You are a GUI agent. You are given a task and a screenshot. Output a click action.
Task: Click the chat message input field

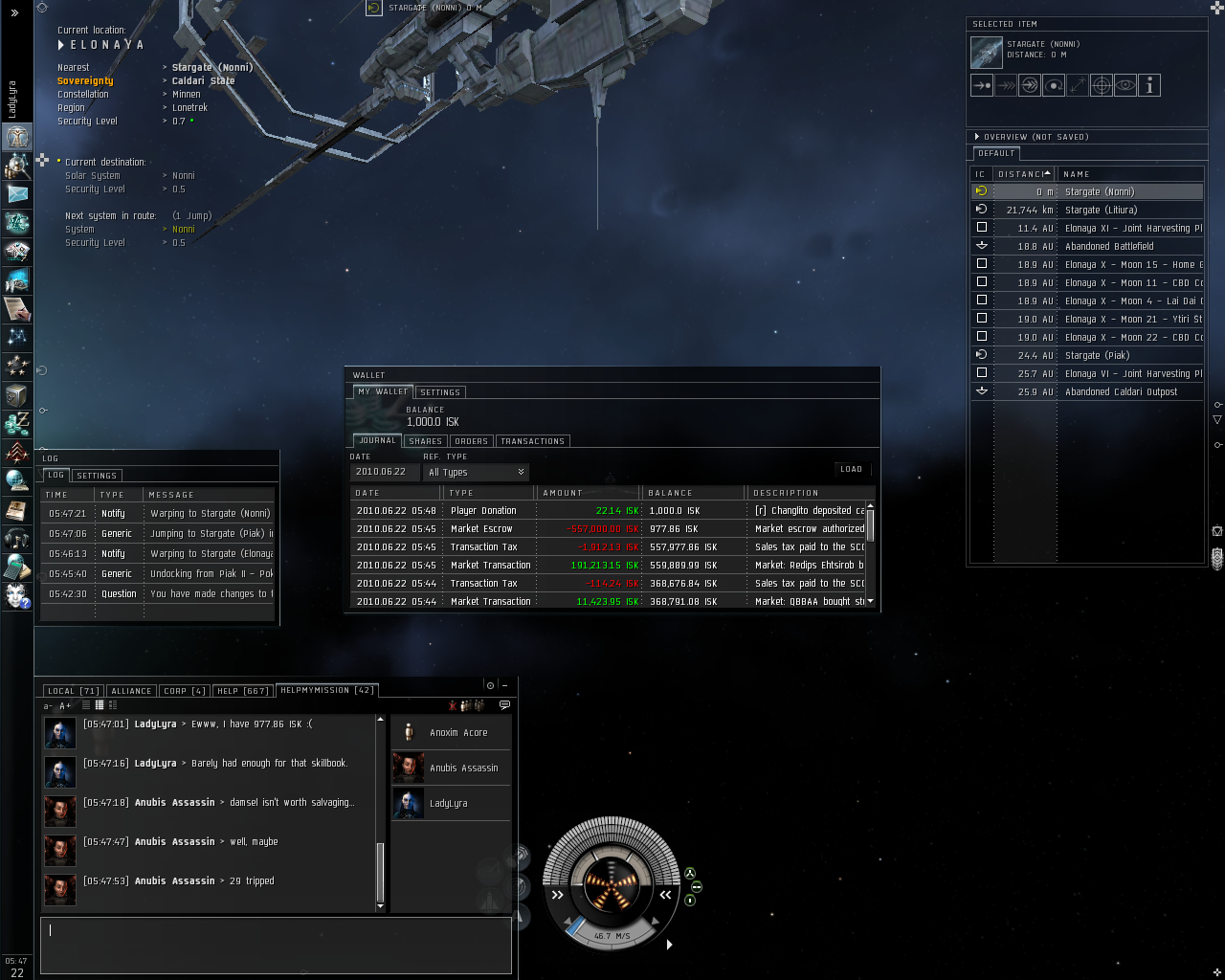(276, 945)
